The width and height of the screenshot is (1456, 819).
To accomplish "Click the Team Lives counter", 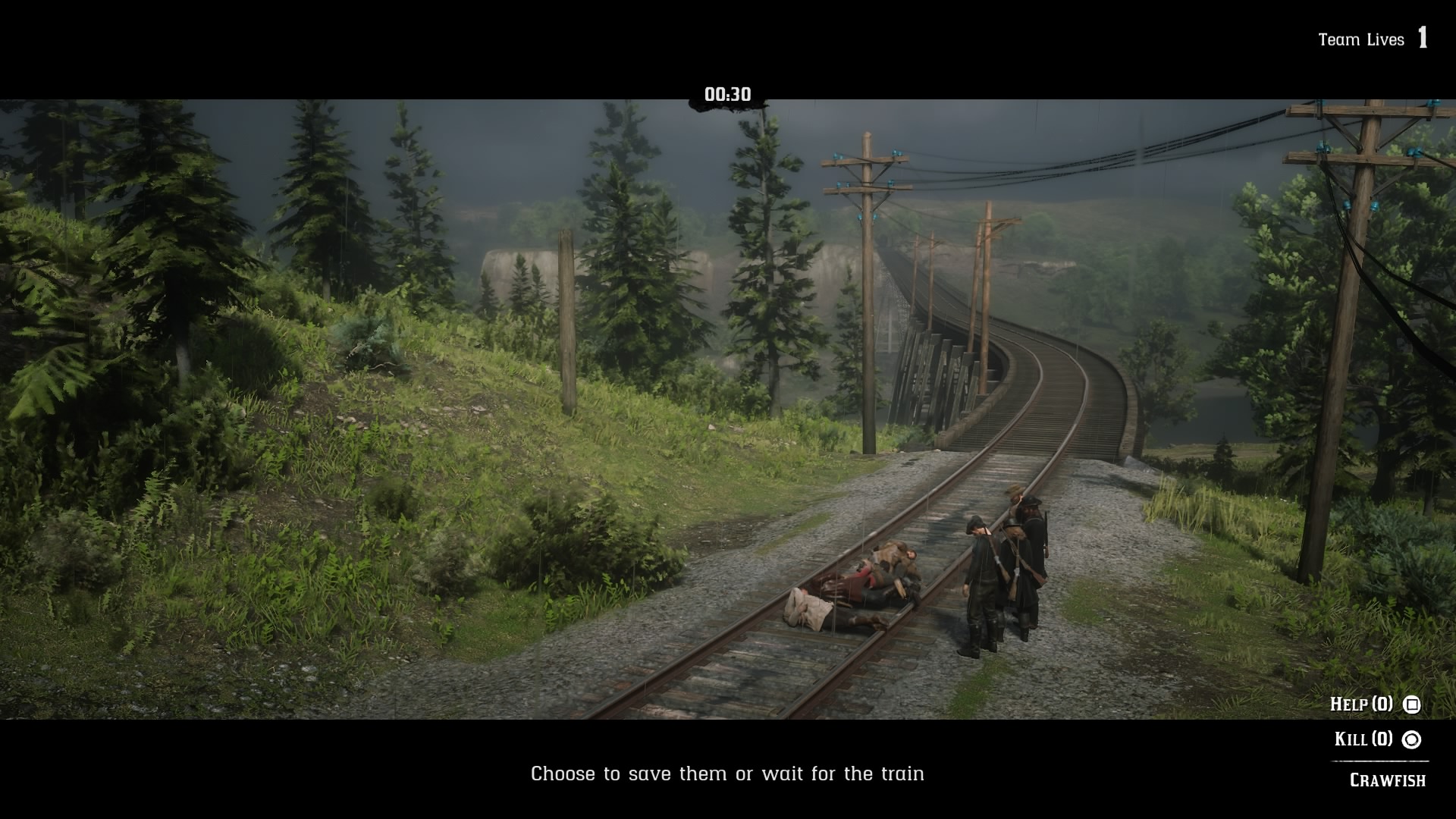I will pyautogui.click(x=1361, y=39).
